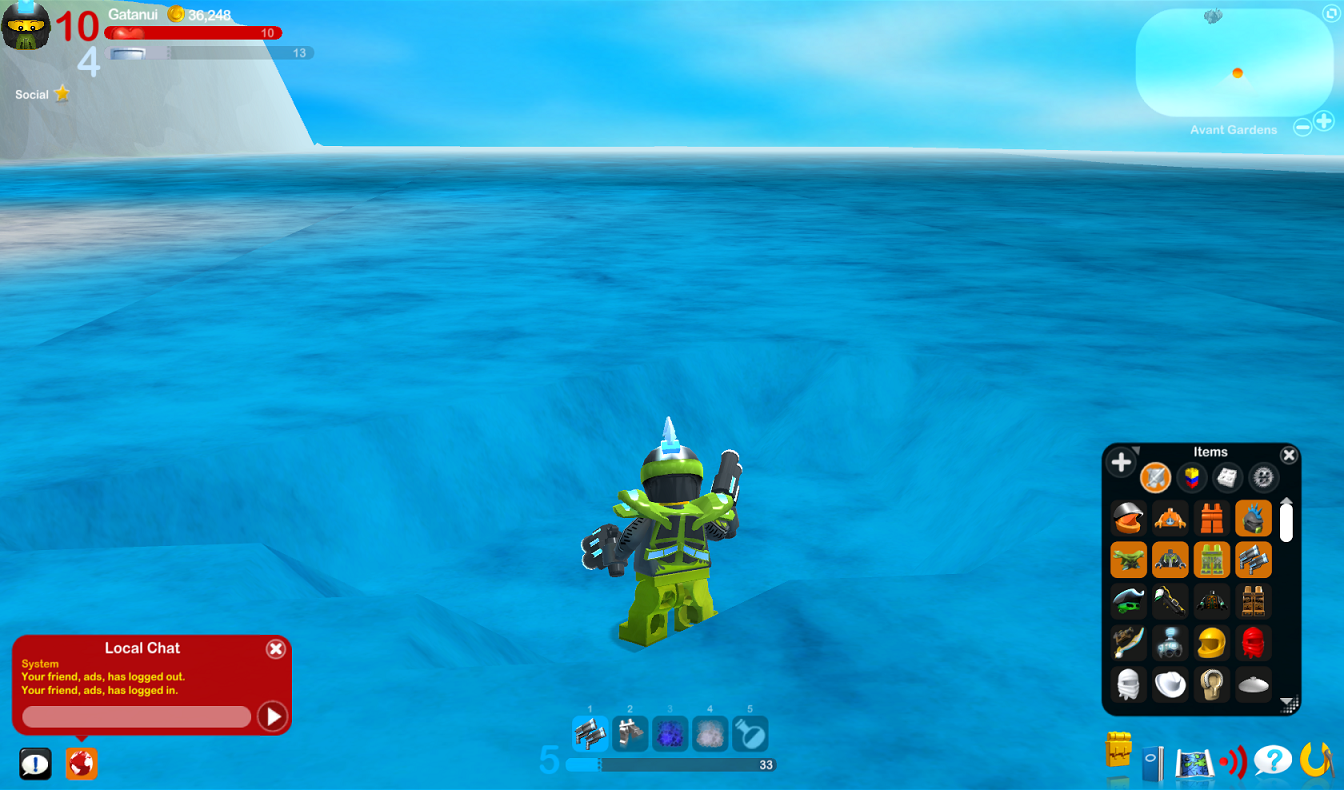Screen dimensions: 1344x790
Task: Select the flask in hotbar slot 5
Action: pos(751,734)
